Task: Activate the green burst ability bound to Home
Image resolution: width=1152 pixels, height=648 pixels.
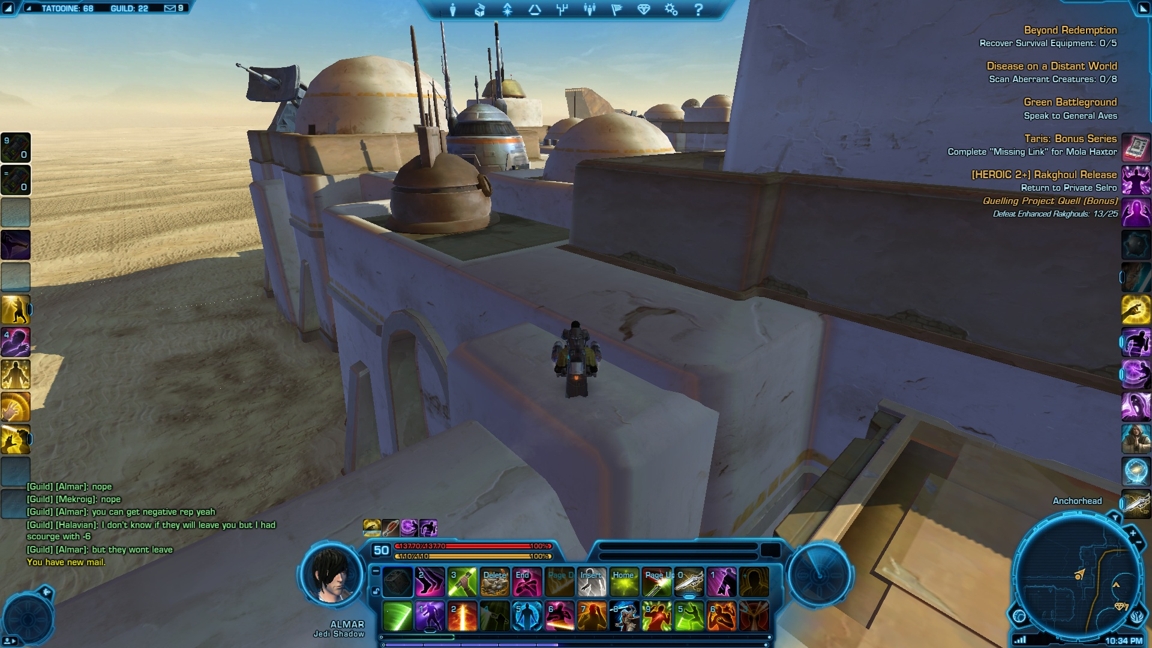Action: click(x=624, y=582)
